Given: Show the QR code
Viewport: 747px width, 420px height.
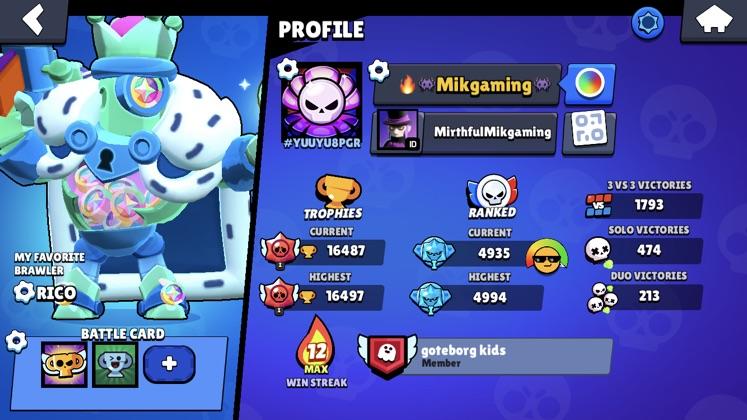Looking at the screenshot, I should pyautogui.click(x=588, y=131).
